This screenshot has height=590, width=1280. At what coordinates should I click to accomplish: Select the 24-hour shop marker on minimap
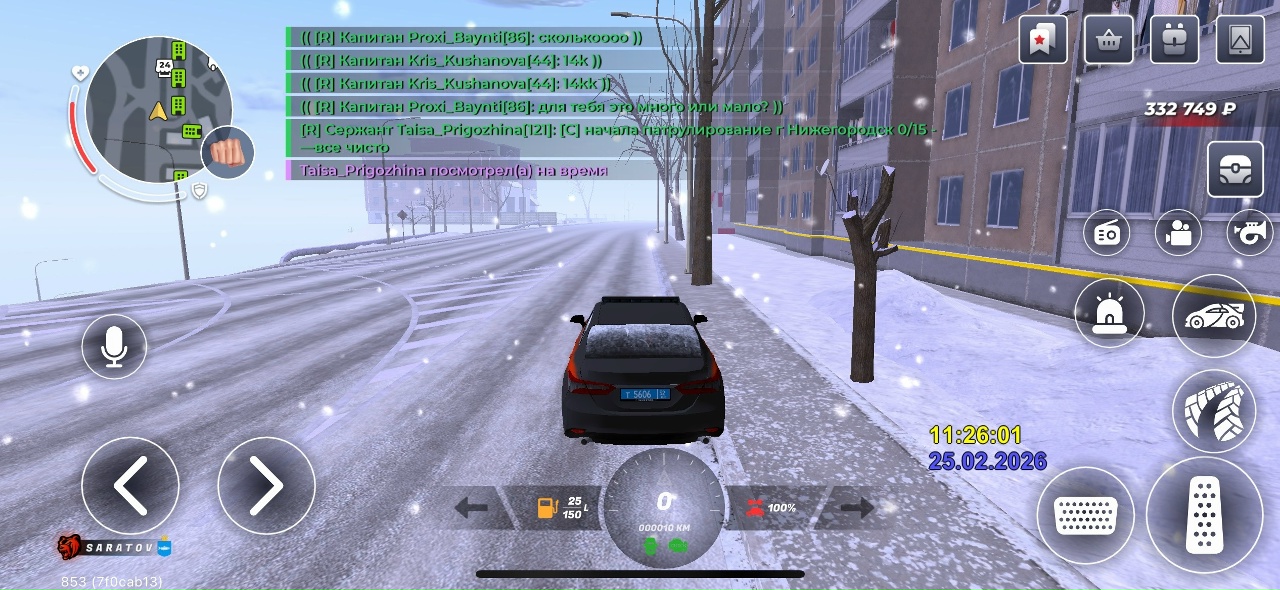point(164,67)
